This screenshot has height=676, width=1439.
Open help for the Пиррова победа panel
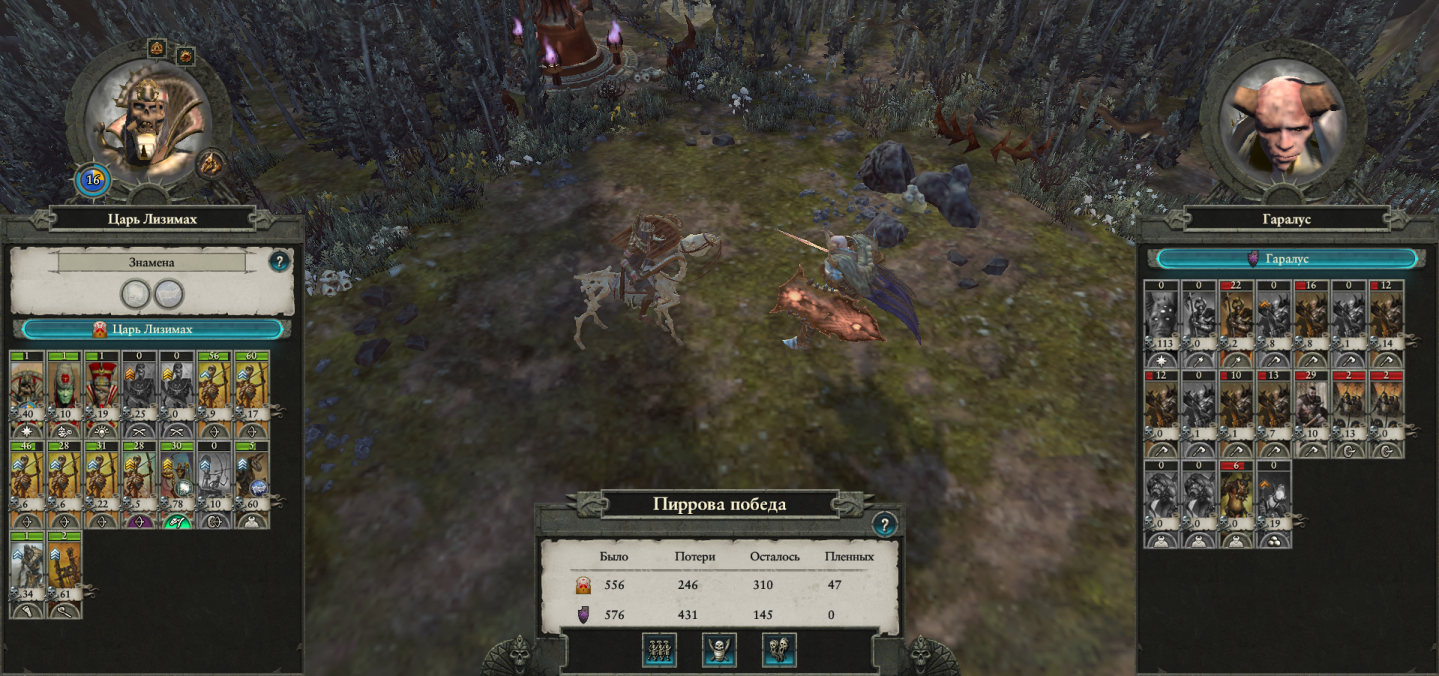click(x=884, y=524)
